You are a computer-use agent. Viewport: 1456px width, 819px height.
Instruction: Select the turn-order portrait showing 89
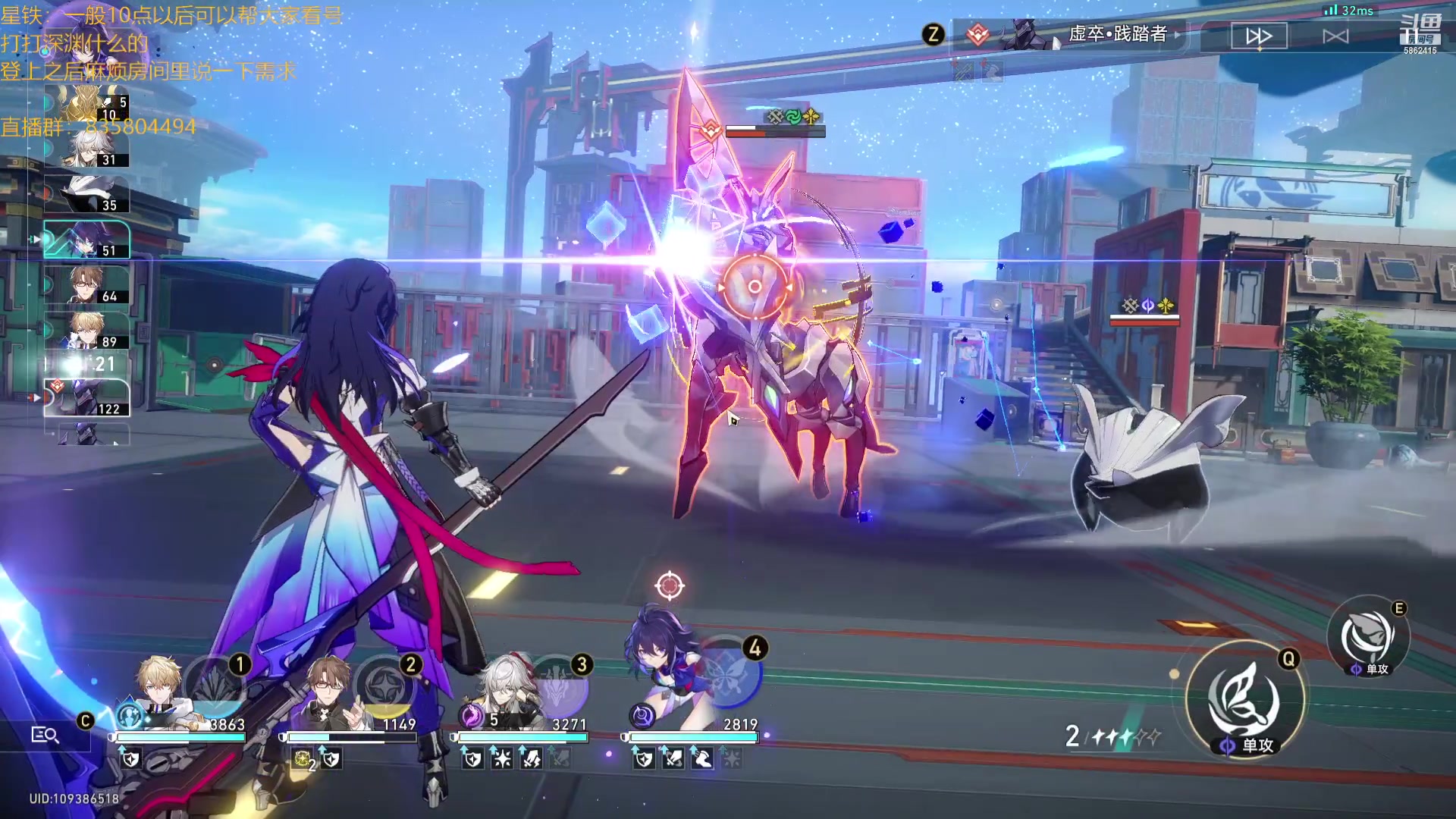click(x=86, y=331)
